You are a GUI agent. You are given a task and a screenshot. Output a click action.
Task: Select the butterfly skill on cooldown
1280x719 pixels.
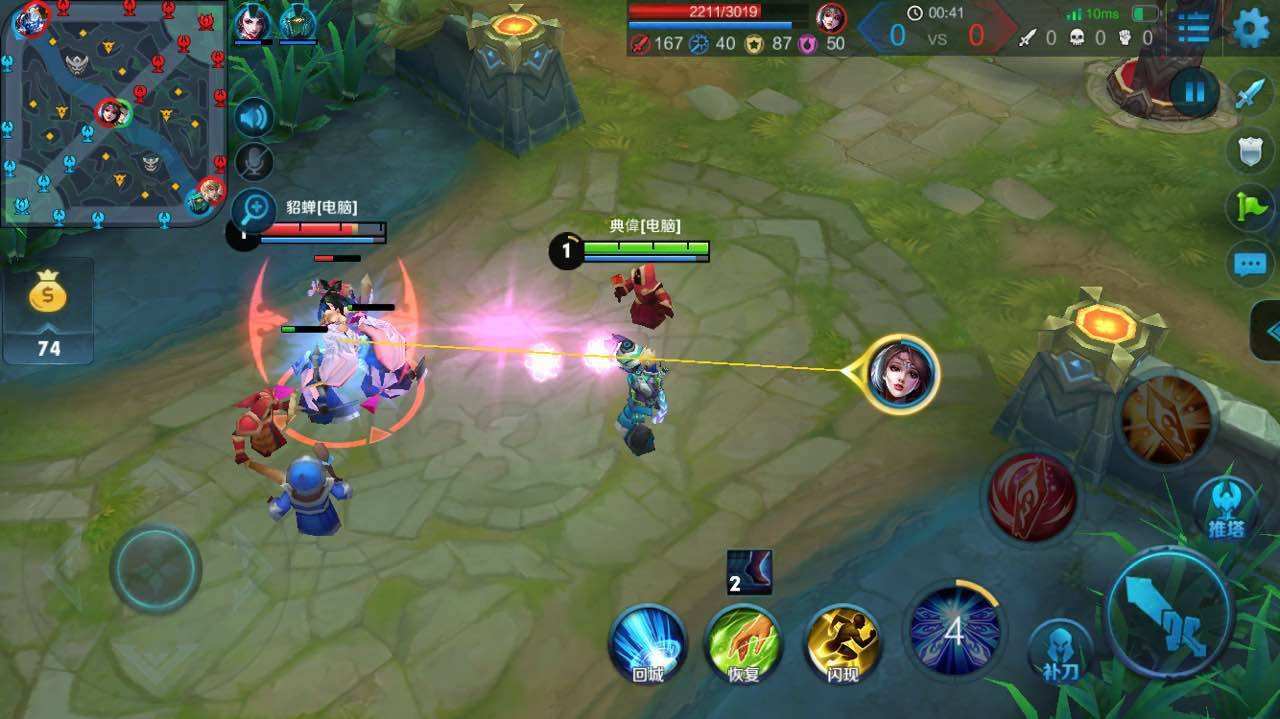coord(954,631)
